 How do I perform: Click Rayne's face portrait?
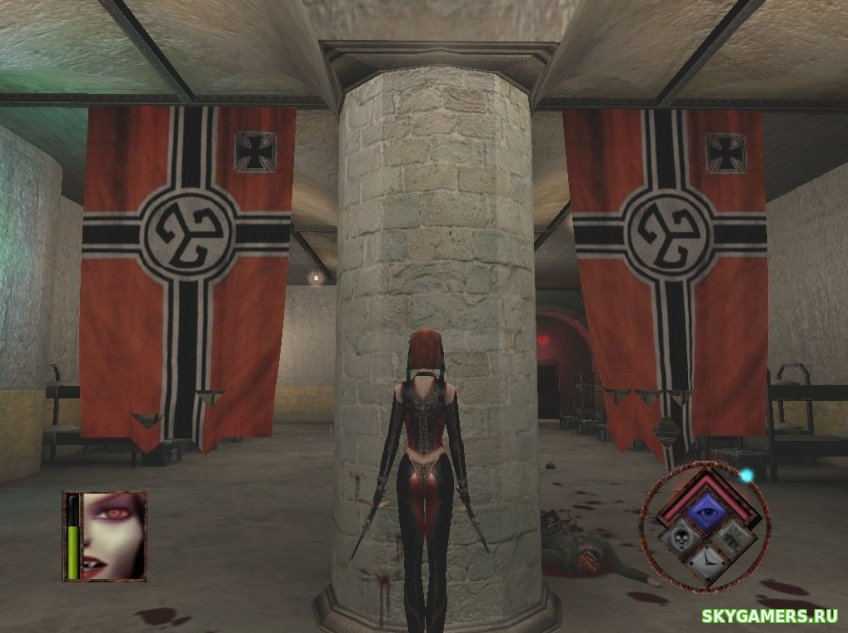113,535
